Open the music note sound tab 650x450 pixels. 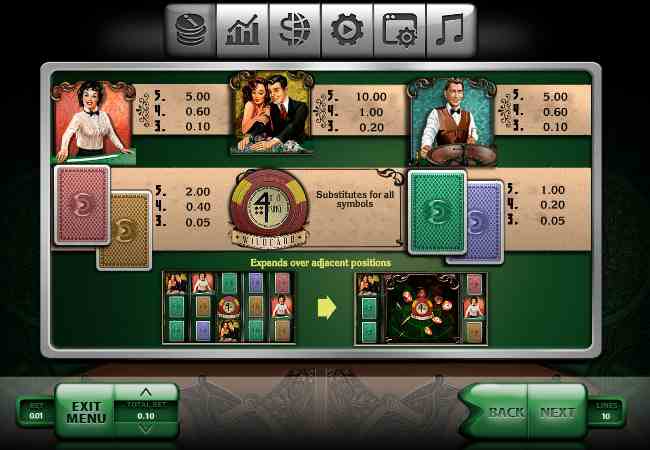450,30
